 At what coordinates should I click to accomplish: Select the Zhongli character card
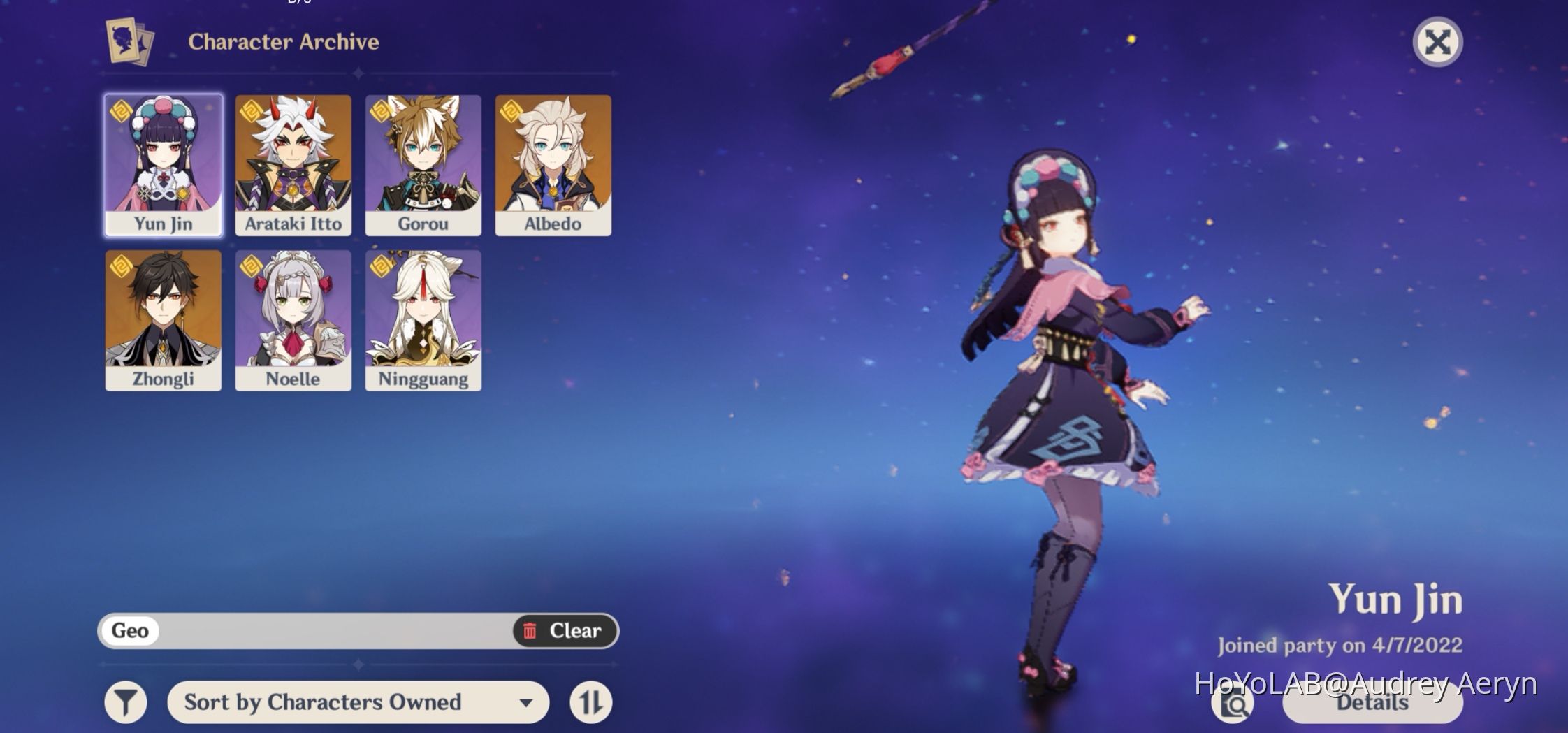162,320
